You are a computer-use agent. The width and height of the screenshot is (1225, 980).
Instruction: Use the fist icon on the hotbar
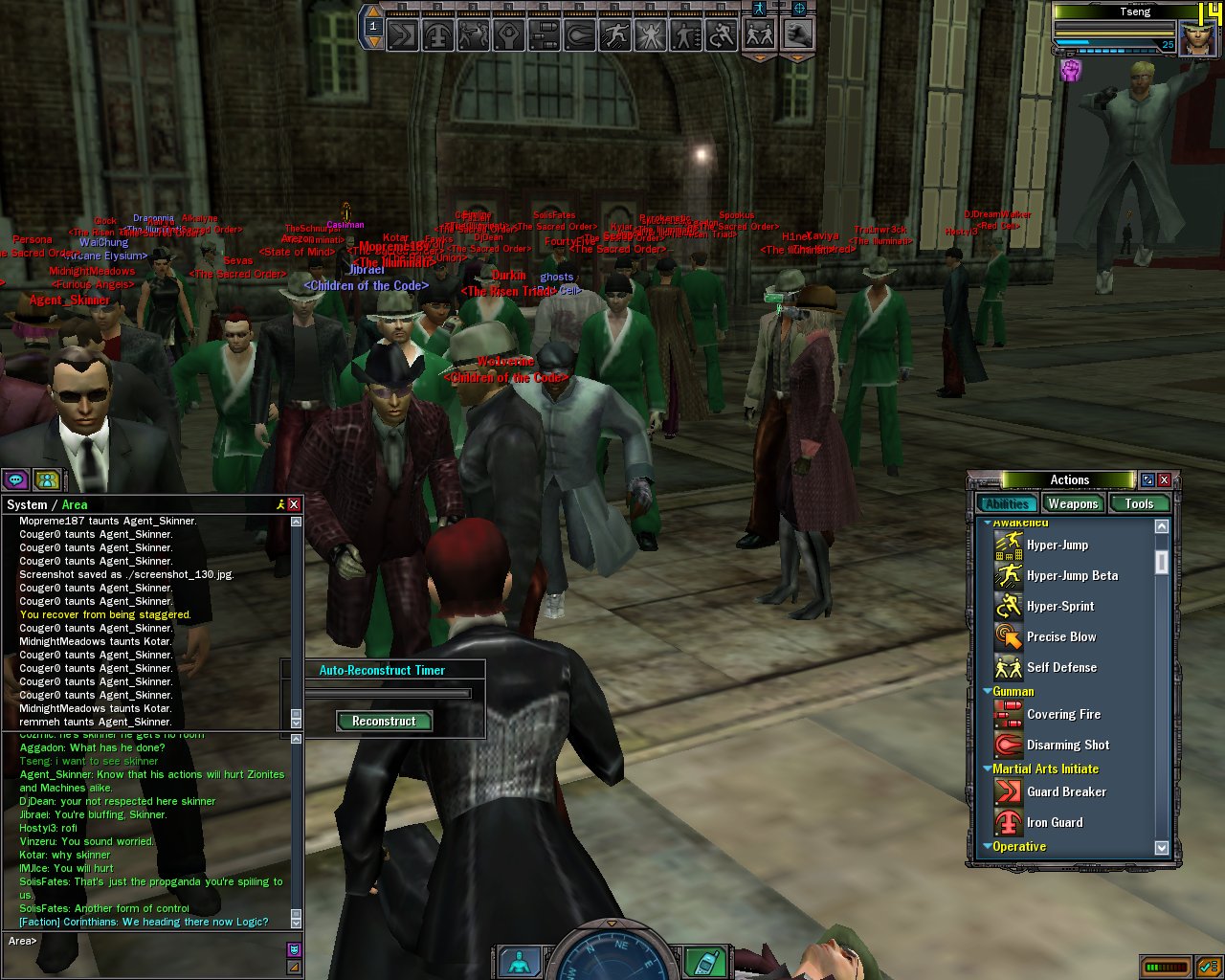(x=797, y=35)
